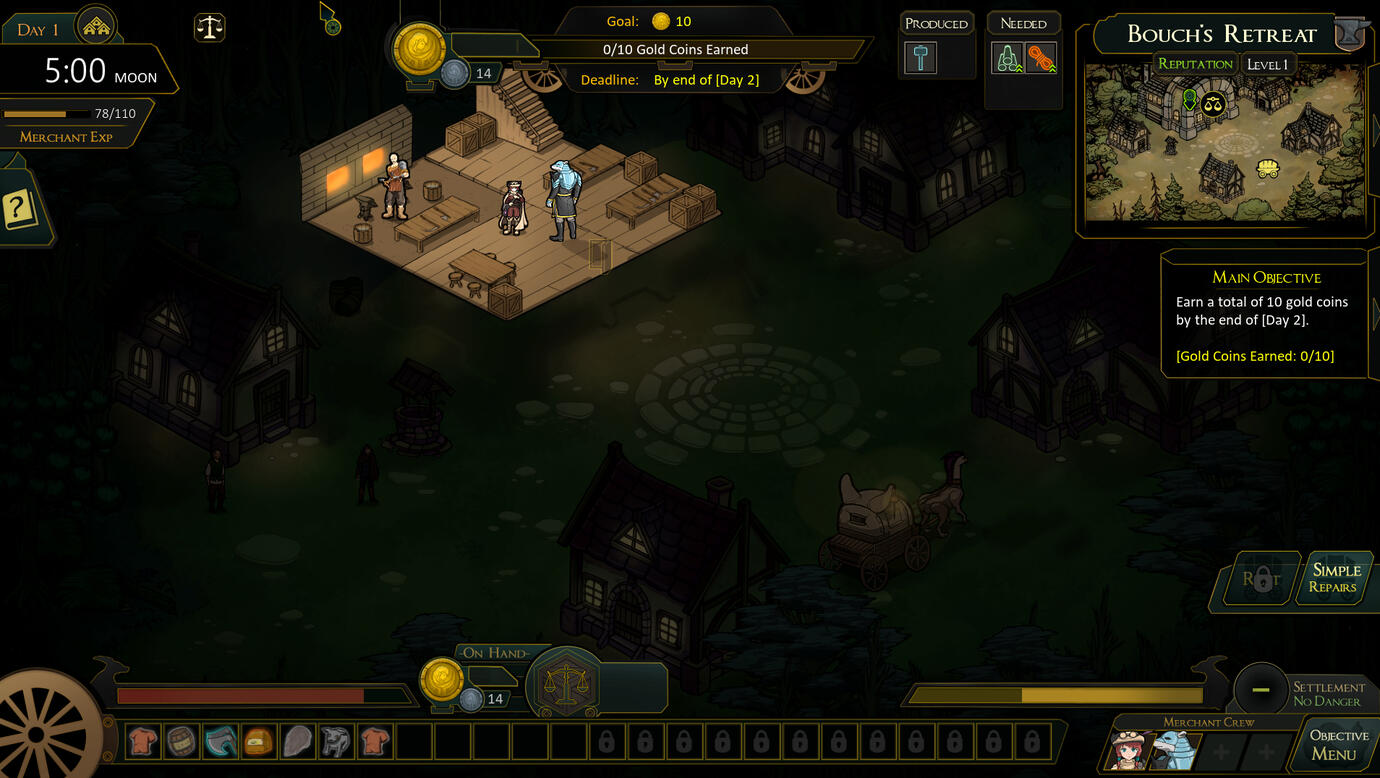The image size is (1380, 778).
Task: Select the wooden barrel inventory slot
Action: (181, 741)
